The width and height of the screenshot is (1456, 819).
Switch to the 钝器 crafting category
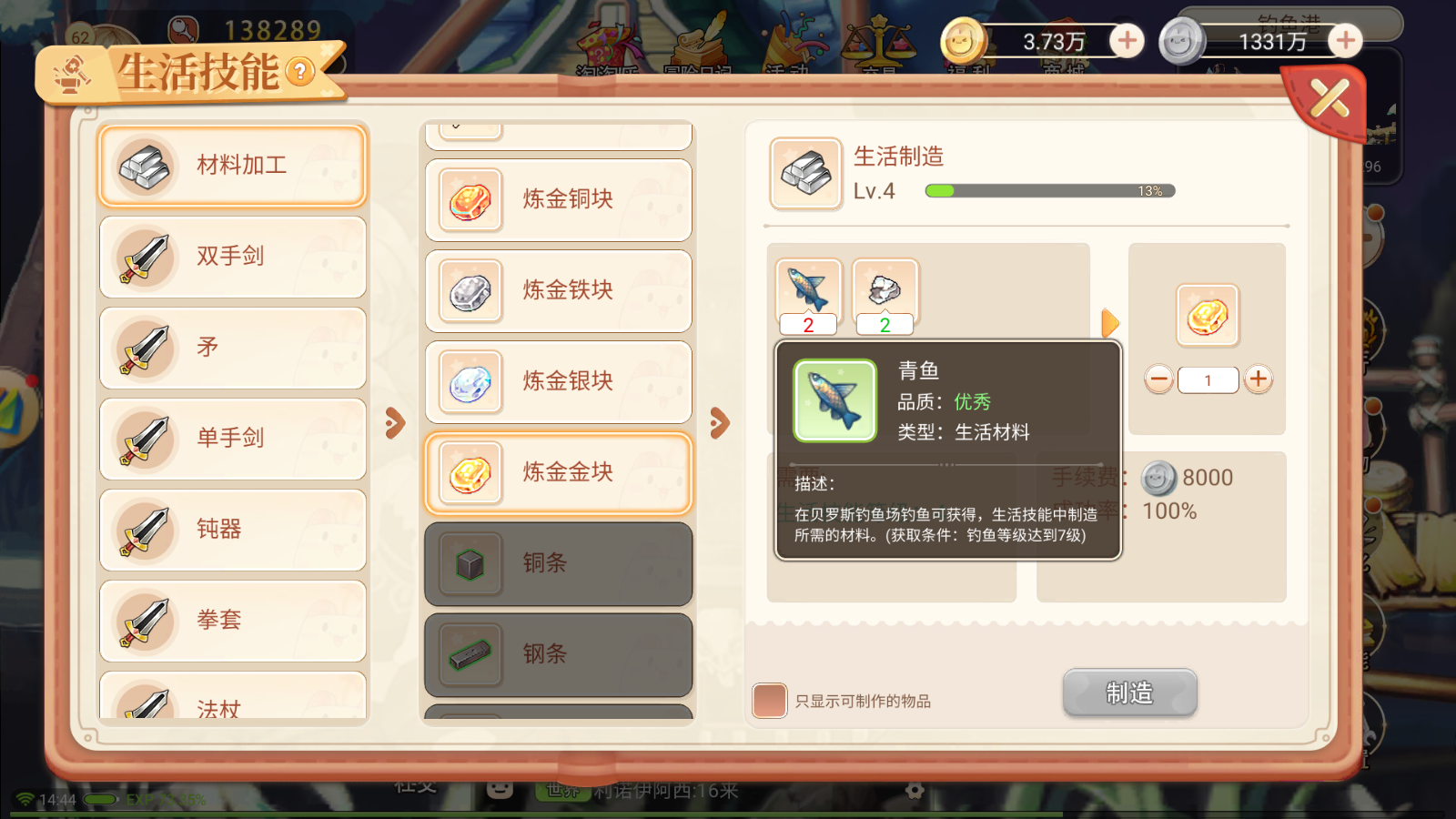coord(232,530)
